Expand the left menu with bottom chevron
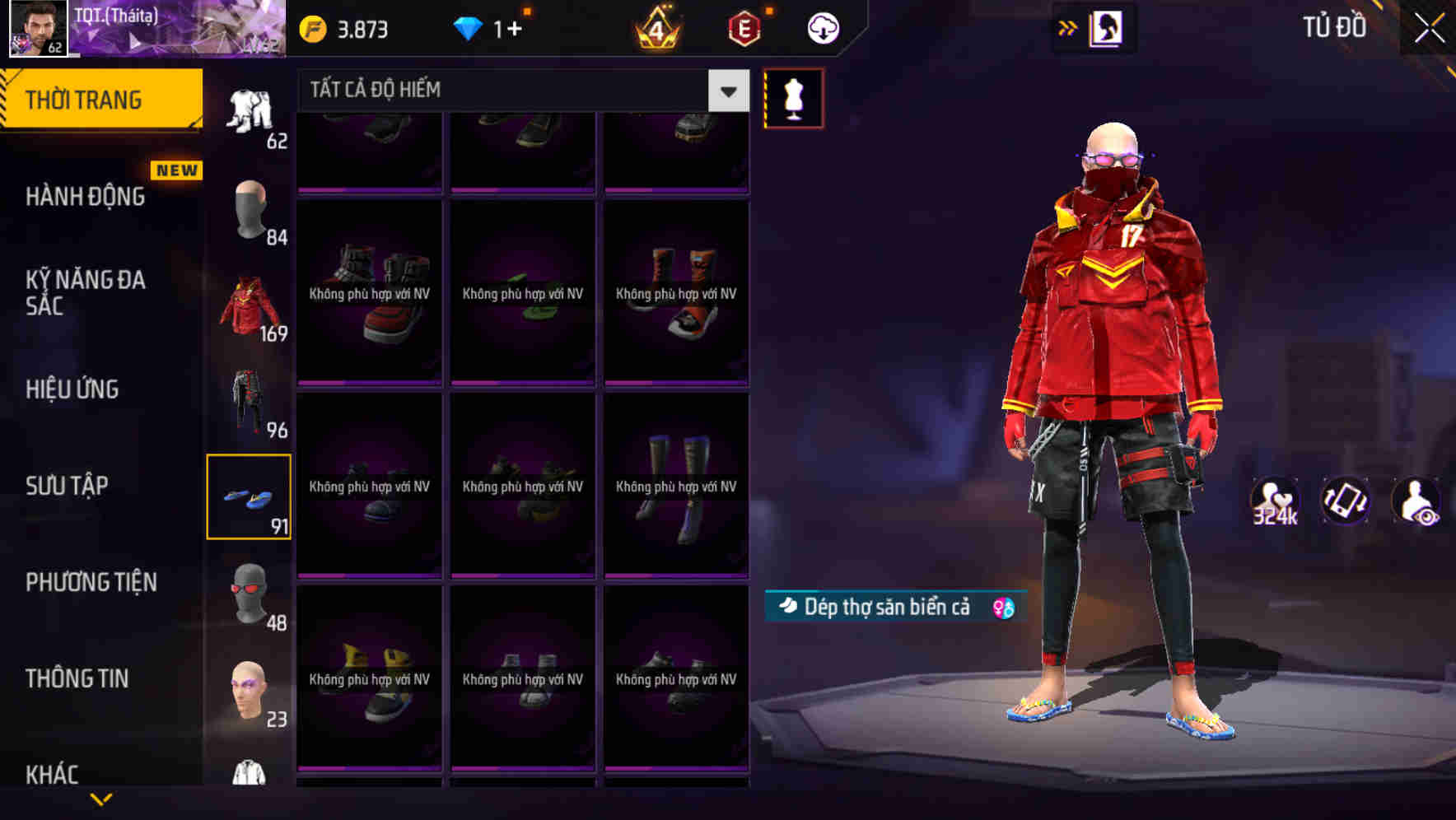This screenshot has height=820, width=1456. (100, 799)
